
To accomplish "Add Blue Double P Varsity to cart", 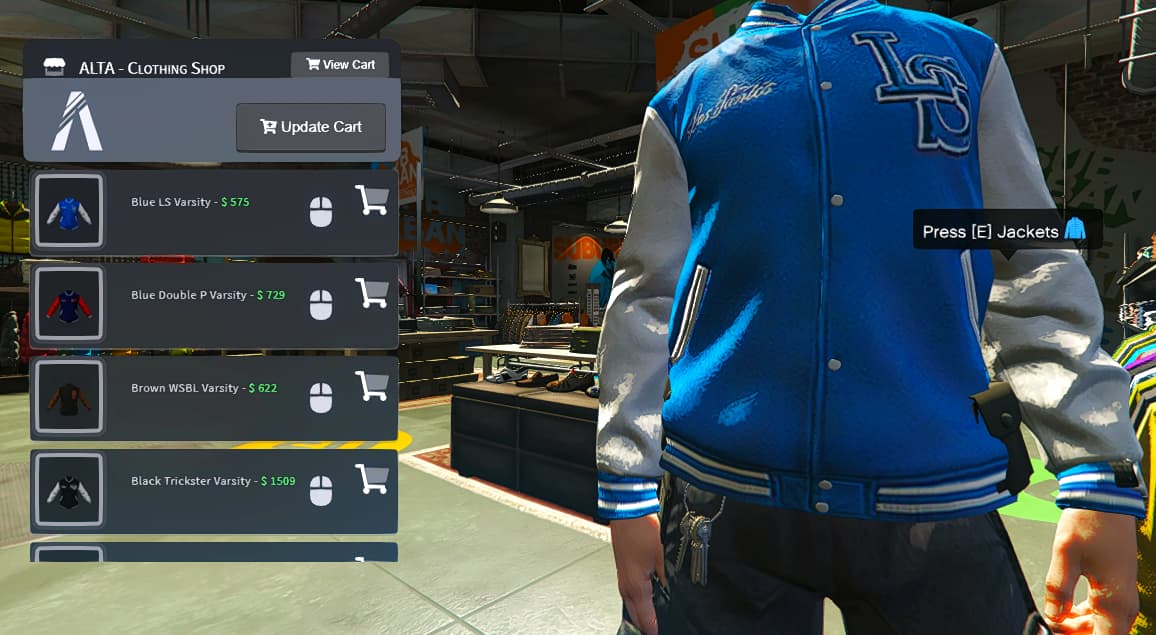I will 372,294.
